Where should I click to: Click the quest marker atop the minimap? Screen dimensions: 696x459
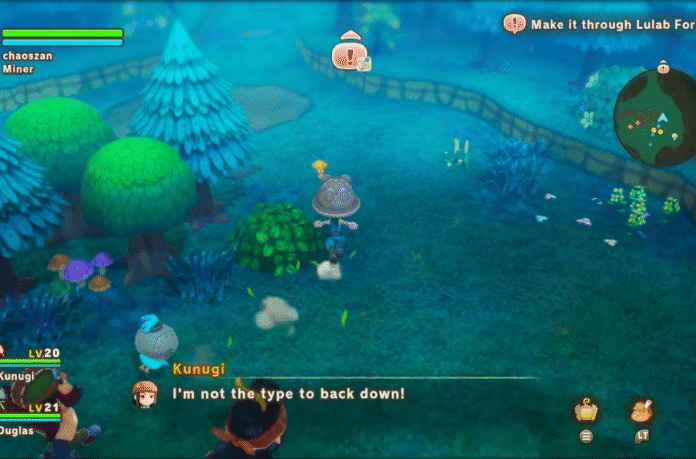click(662, 68)
